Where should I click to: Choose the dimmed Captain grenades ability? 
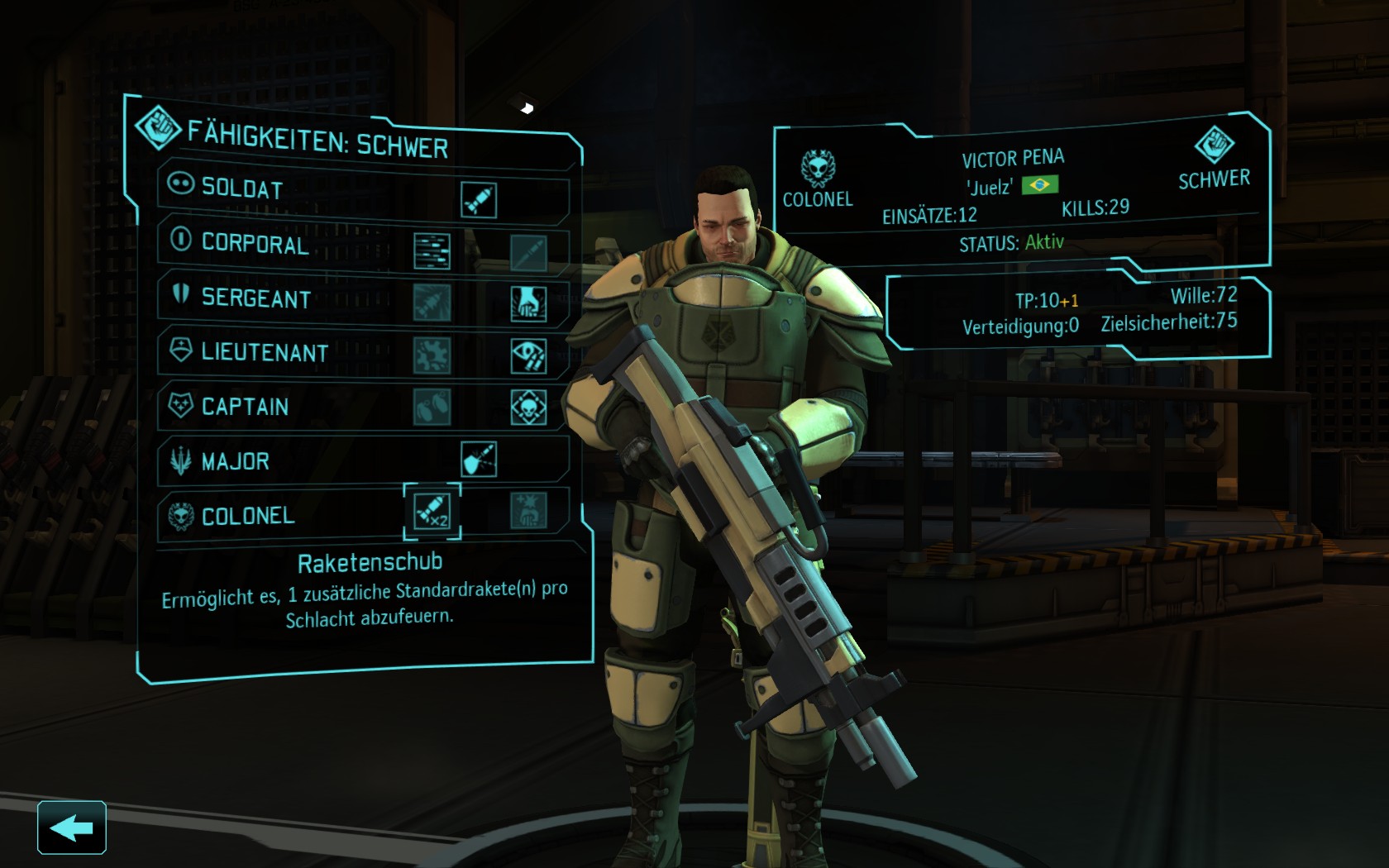(432, 407)
